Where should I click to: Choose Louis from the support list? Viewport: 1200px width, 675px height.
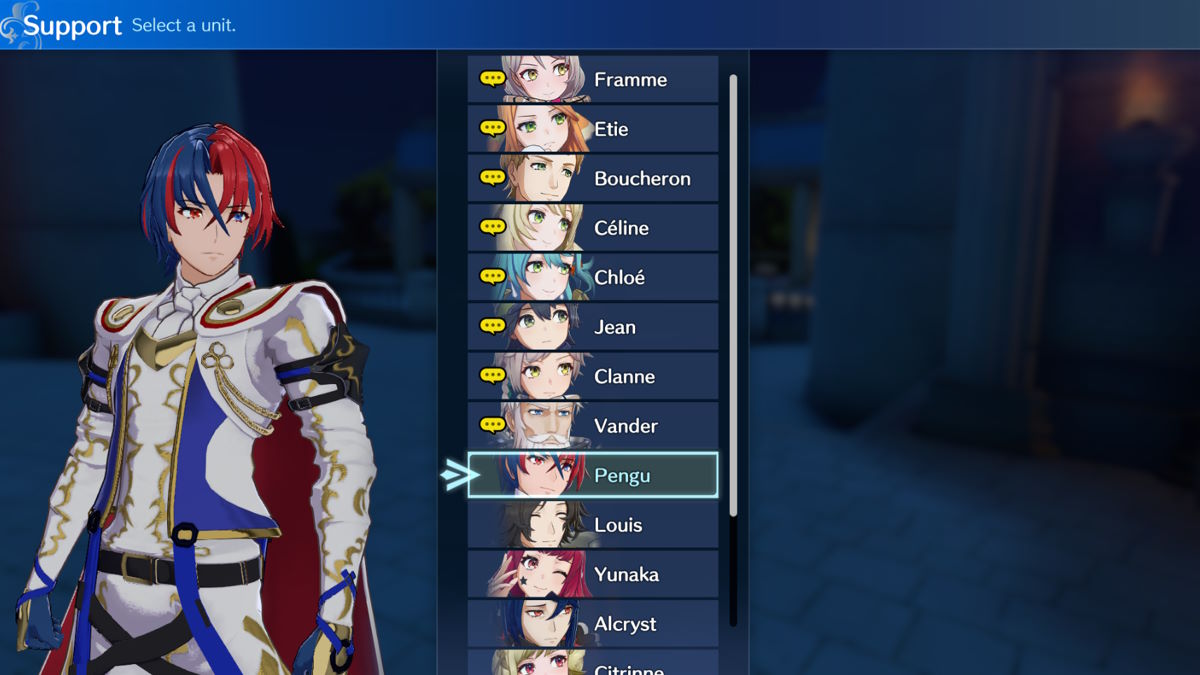point(593,525)
